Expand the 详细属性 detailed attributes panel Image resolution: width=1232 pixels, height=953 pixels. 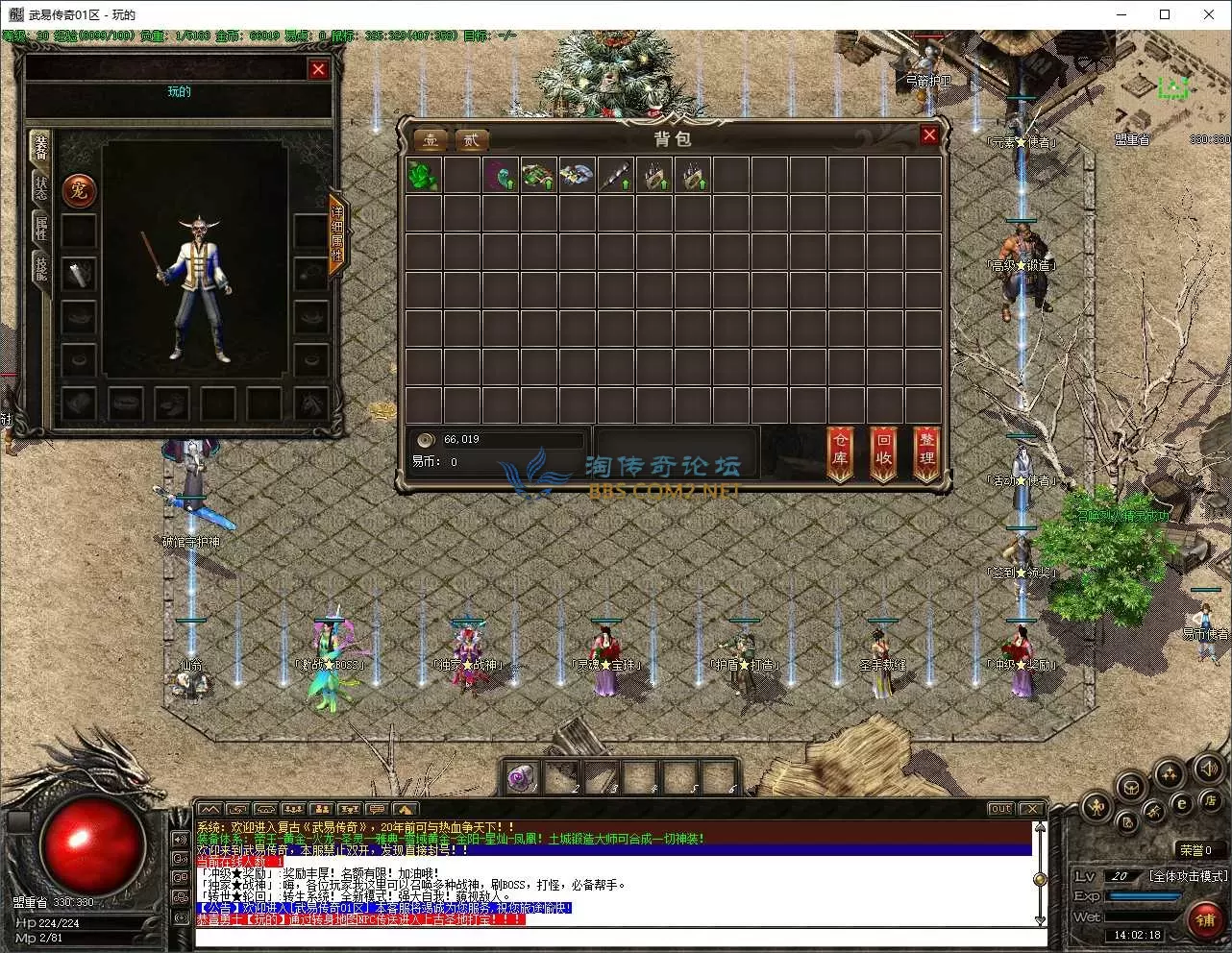coord(337,233)
